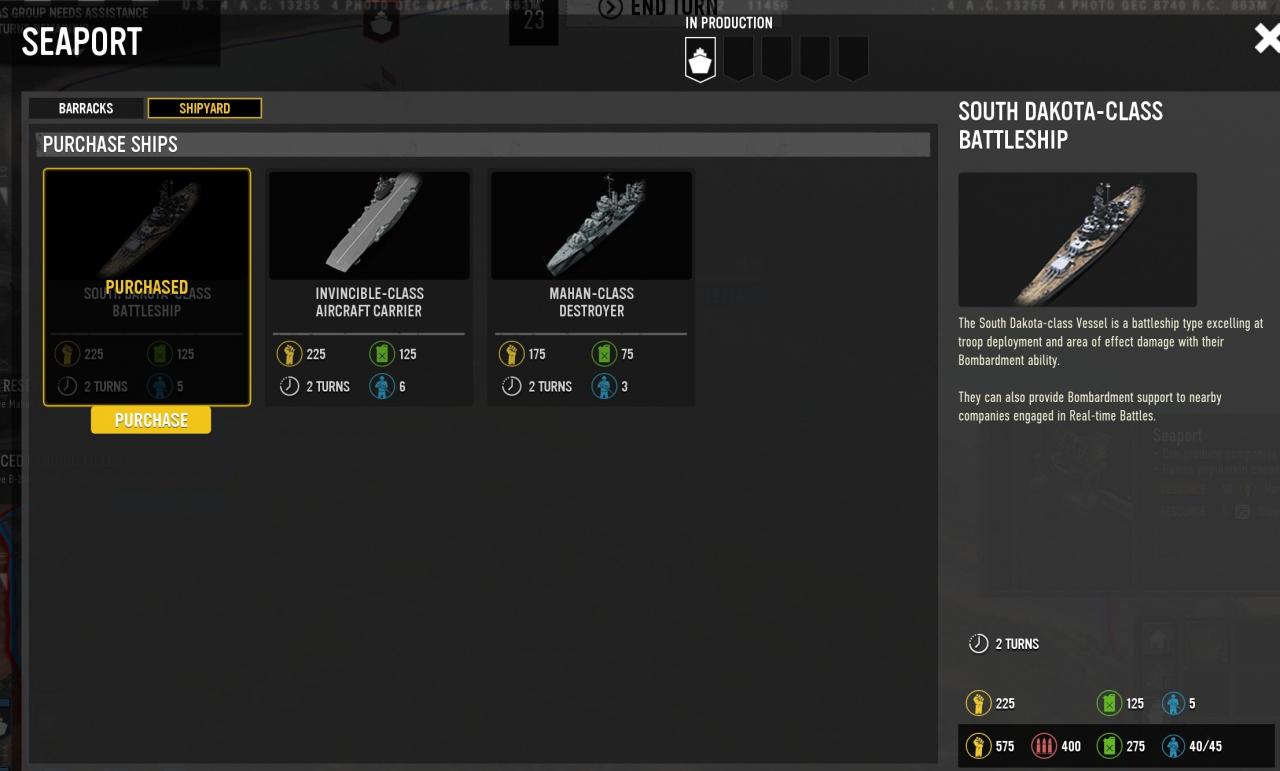Switch to the Barracks tab
This screenshot has height=771, width=1280.
coord(86,108)
